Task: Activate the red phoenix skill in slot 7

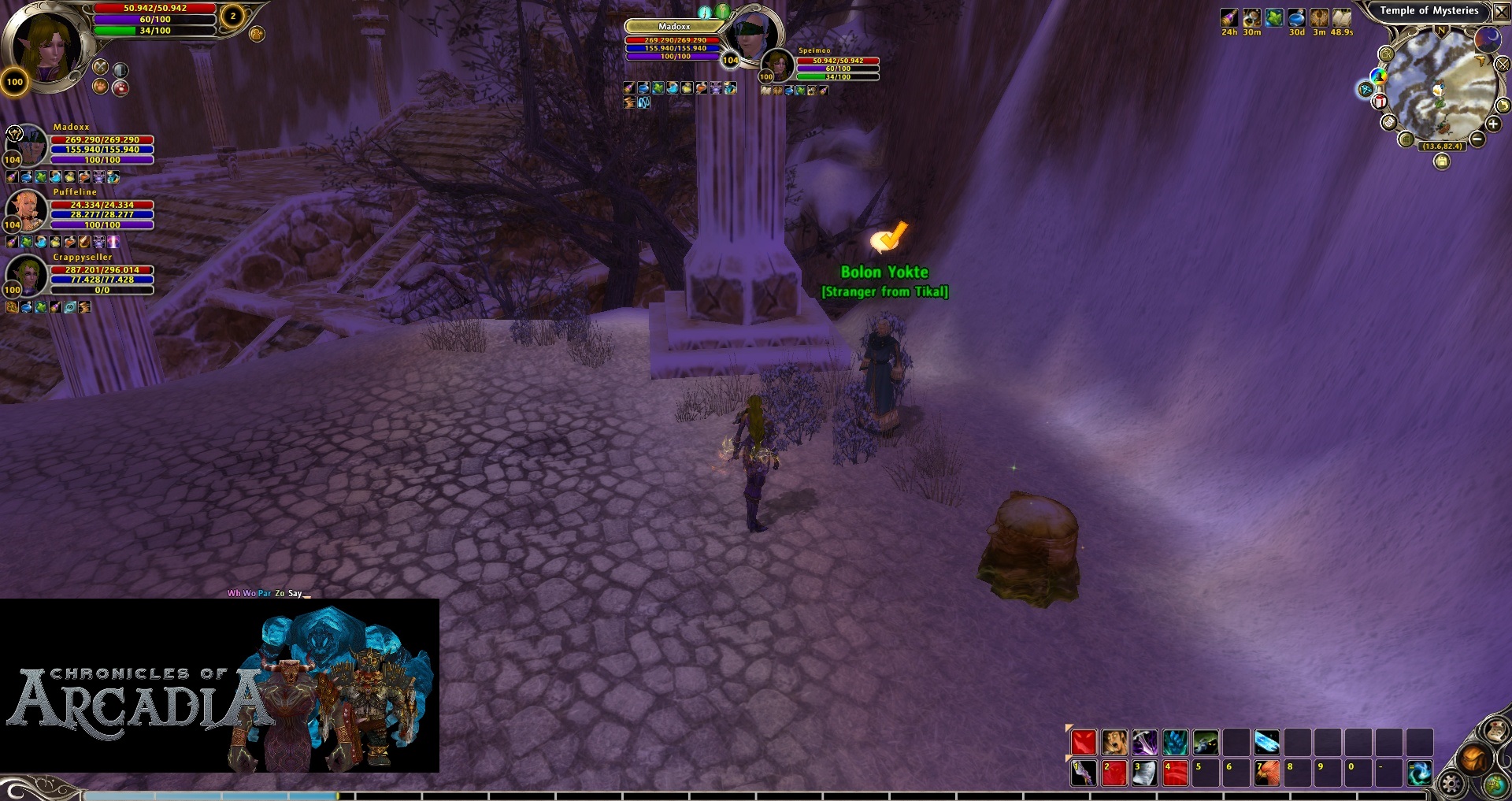Action: click(1266, 773)
